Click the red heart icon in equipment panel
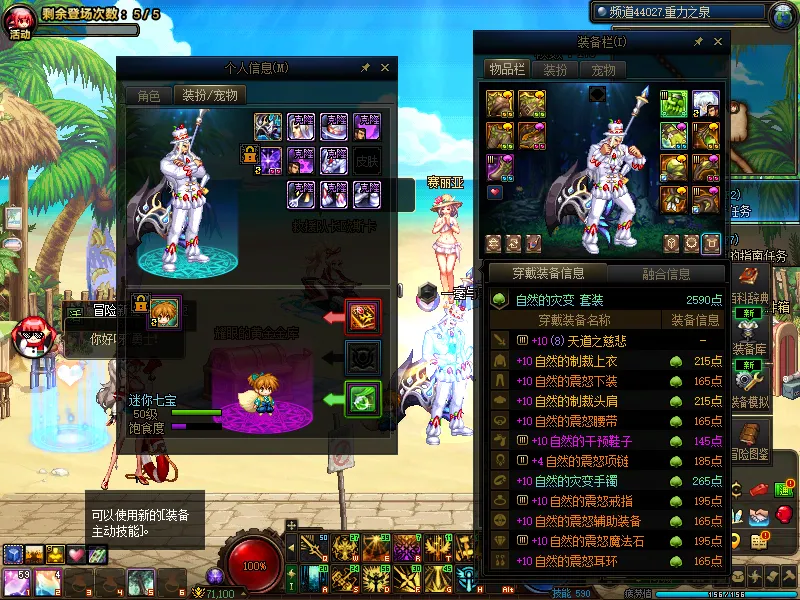 pos(494,191)
